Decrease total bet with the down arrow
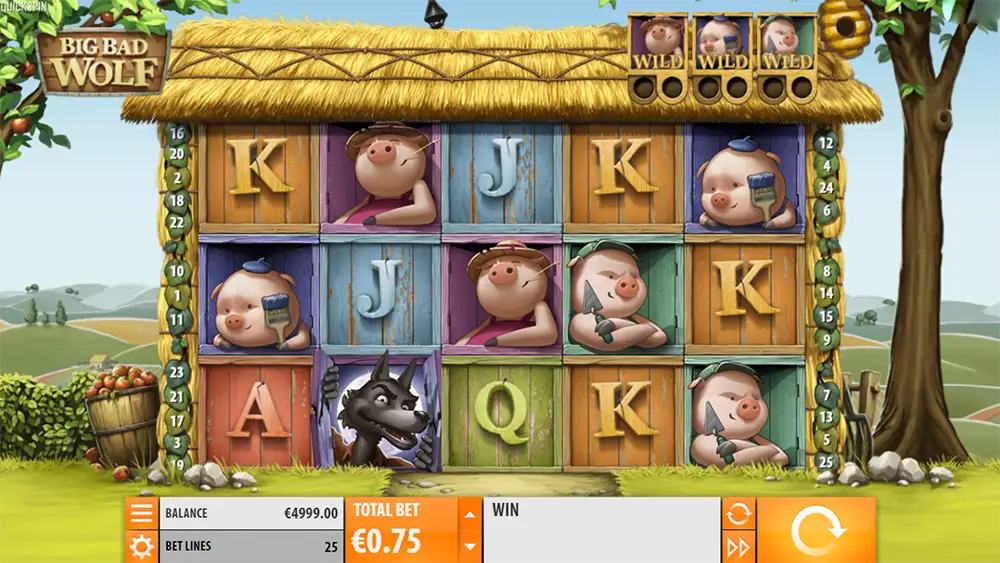Viewport: 1000px width, 563px height. [468, 546]
